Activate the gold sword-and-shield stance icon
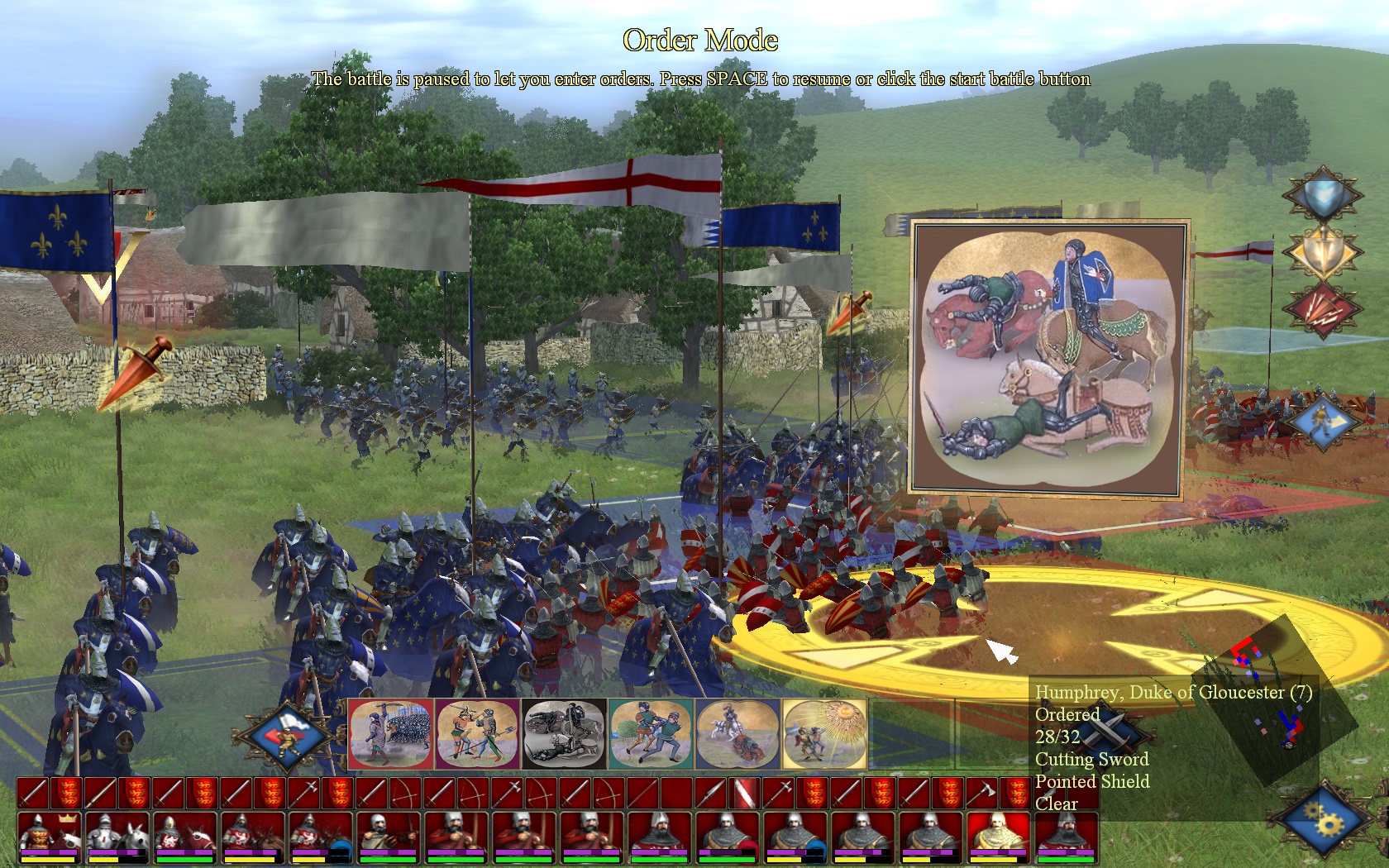 pos(1321,253)
